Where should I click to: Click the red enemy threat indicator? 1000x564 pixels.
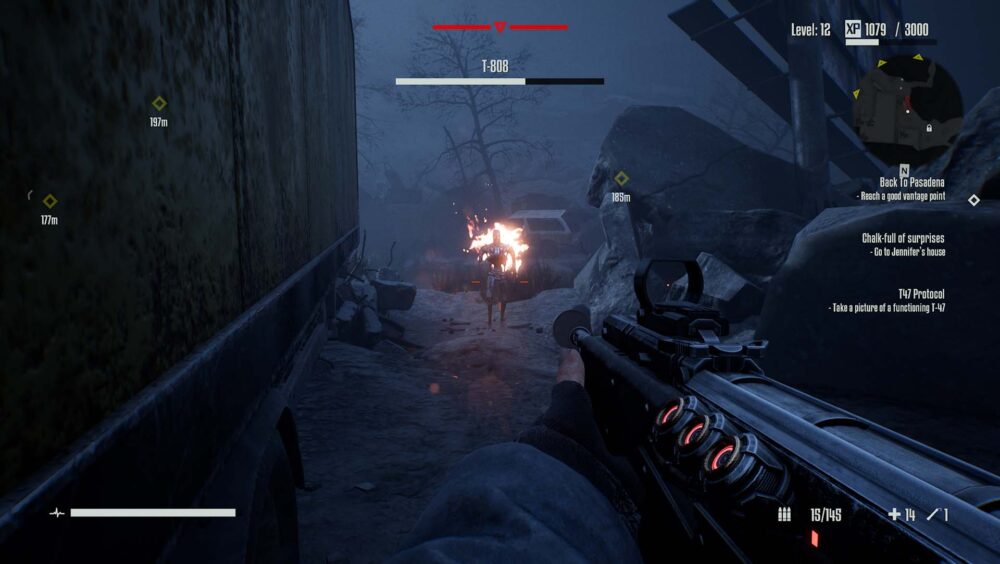coord(500,27)
